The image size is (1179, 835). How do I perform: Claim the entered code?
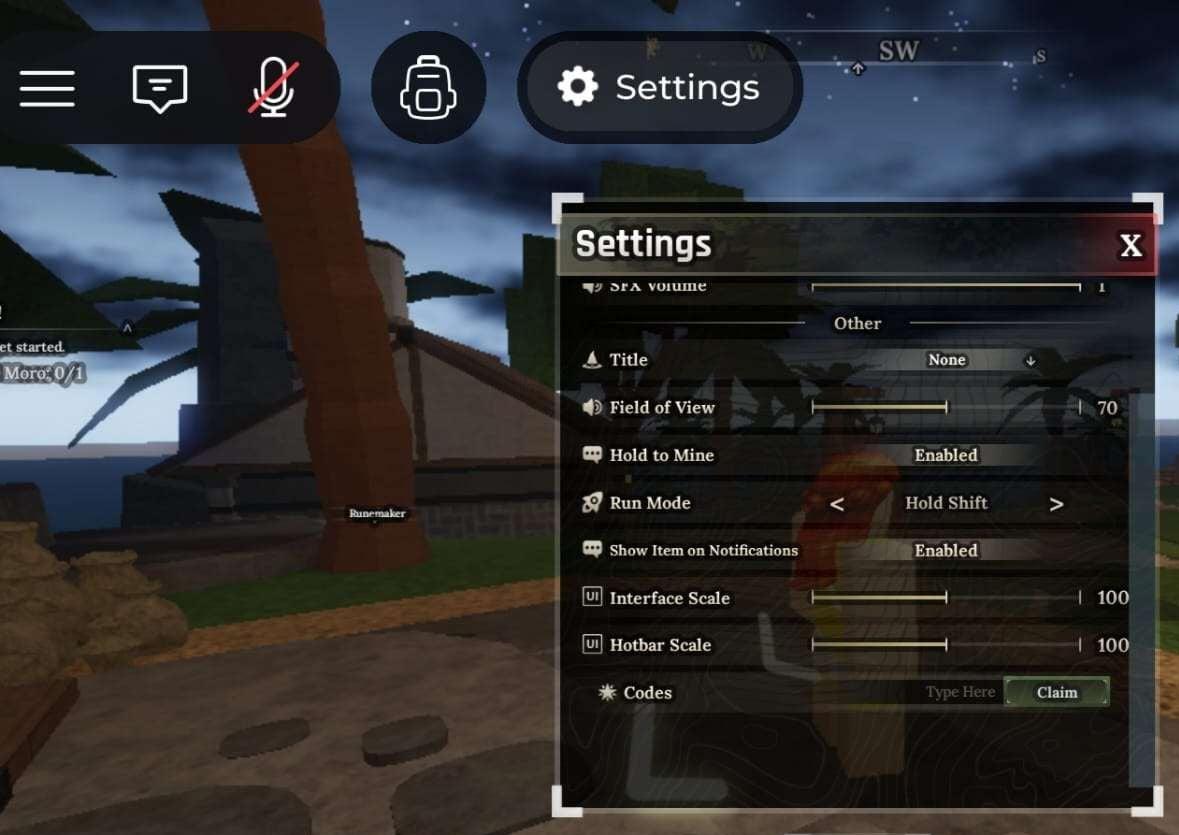click(x=1056, y=692)
